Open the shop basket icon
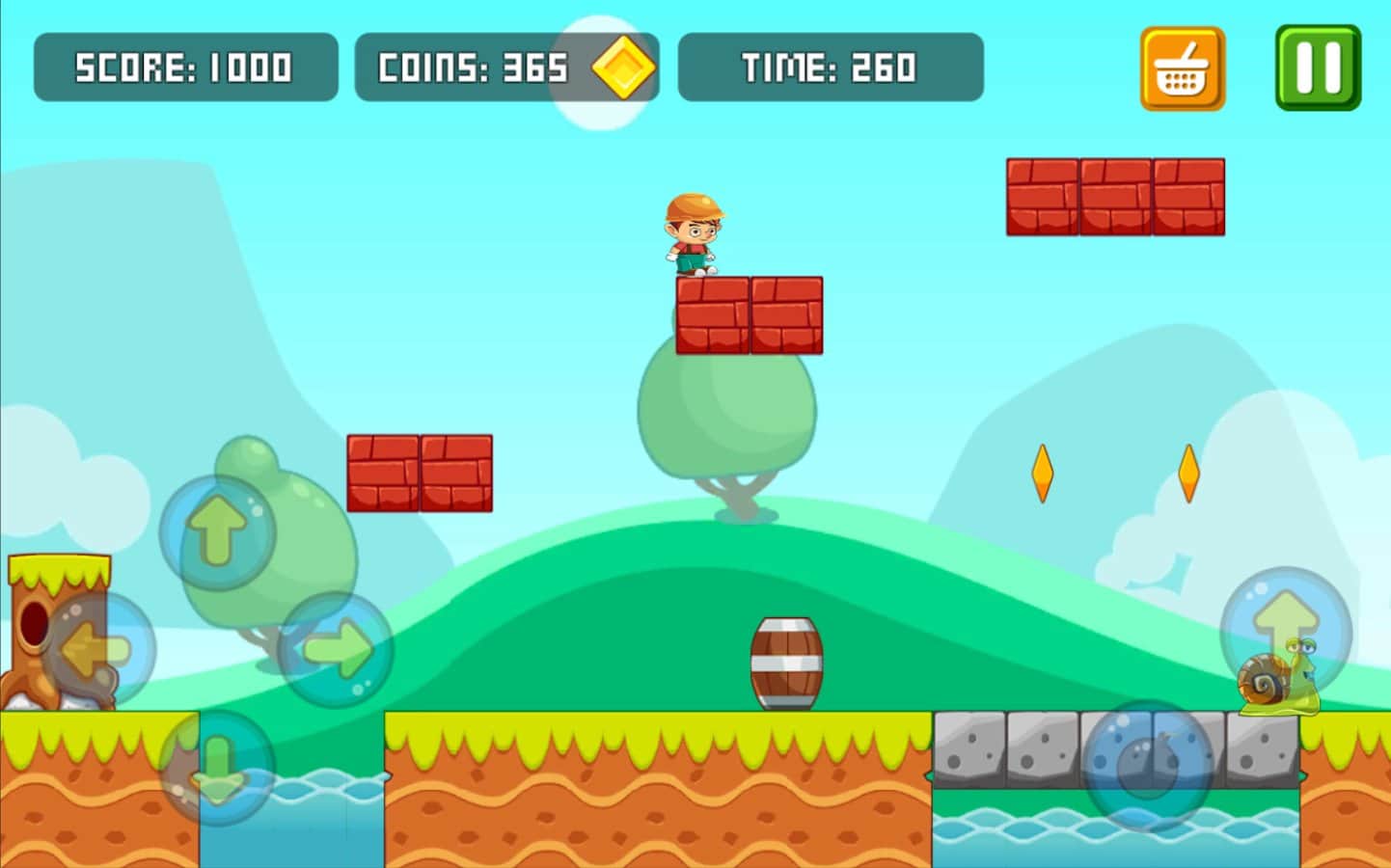Image resolution: width=1391 pixels, height=868 pixels. point(1181,68)
